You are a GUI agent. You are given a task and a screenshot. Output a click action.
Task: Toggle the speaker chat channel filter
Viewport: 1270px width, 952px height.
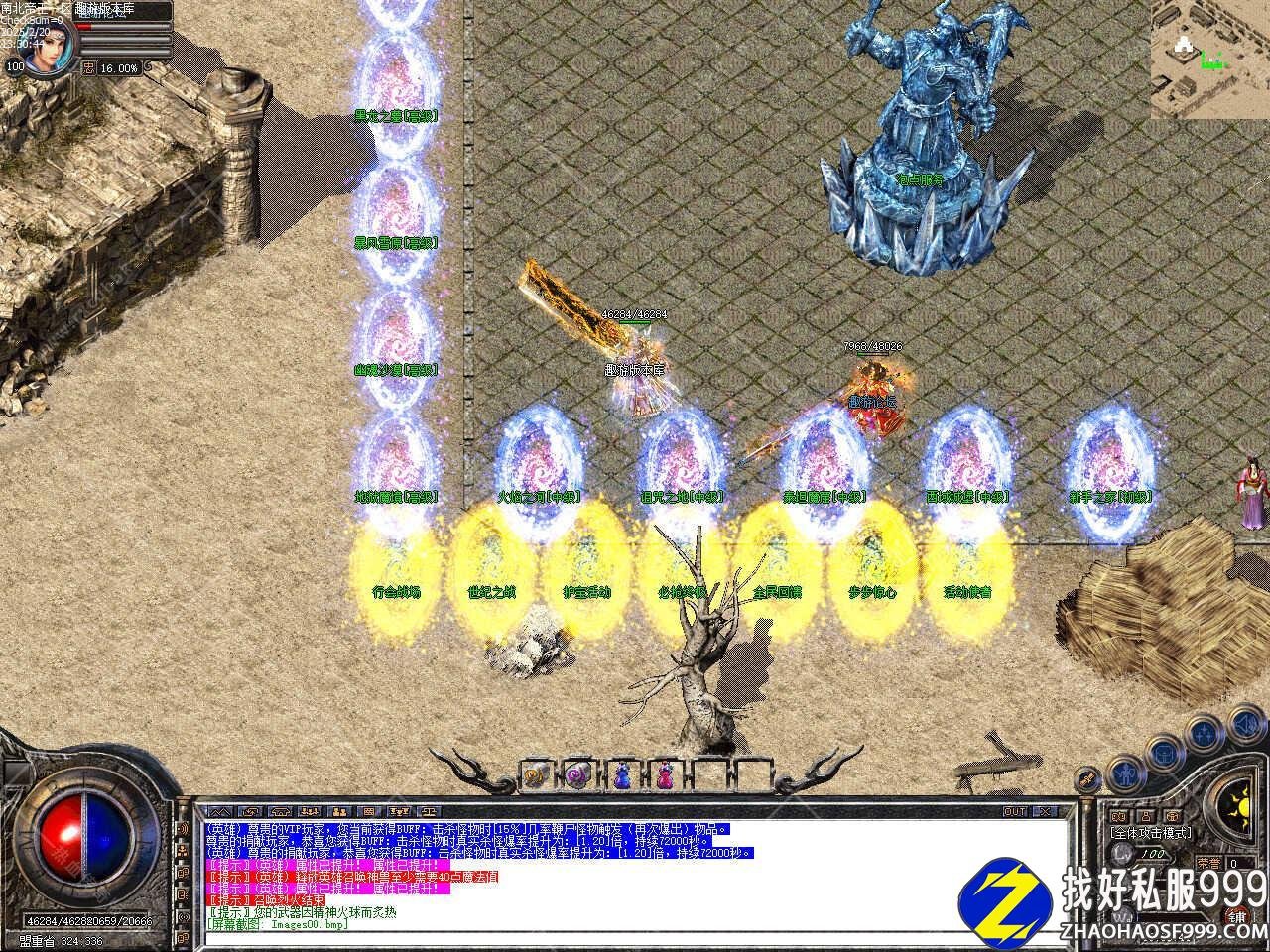[x=185, y=829]
